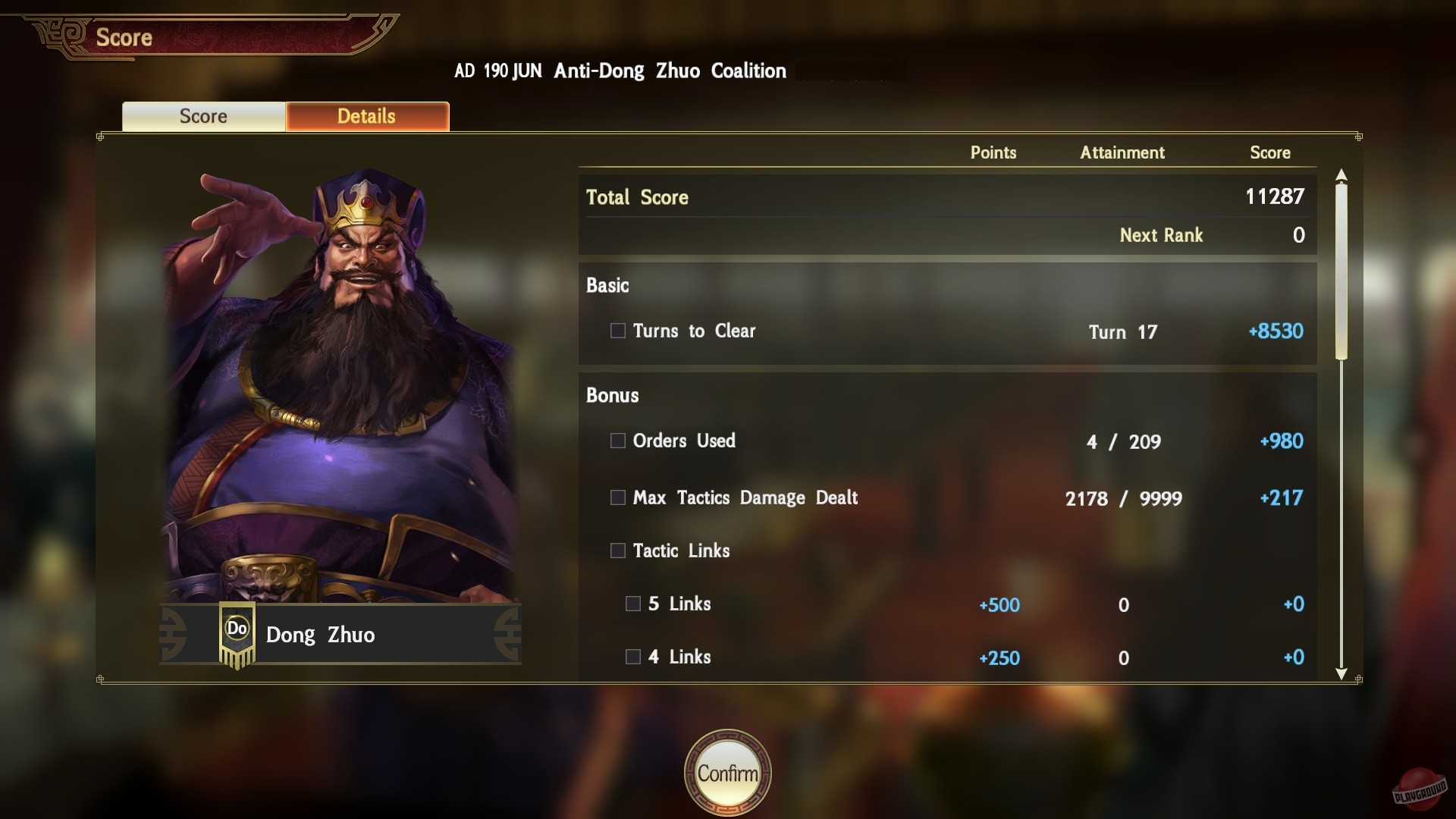Screen dimensions: 1456x819
Task: Switch to the Score tab
Action: pos(202,116)
